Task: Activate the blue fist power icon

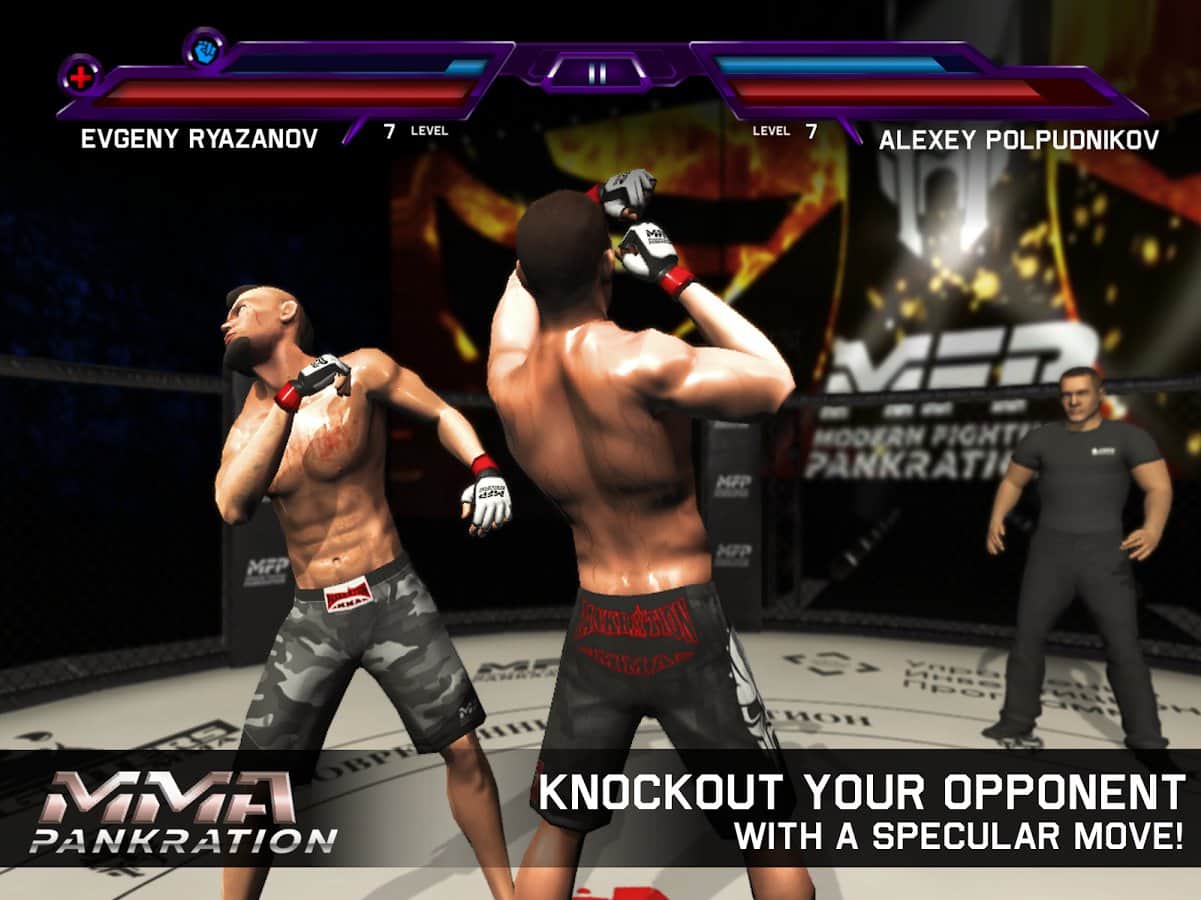Action: point(204,48)
